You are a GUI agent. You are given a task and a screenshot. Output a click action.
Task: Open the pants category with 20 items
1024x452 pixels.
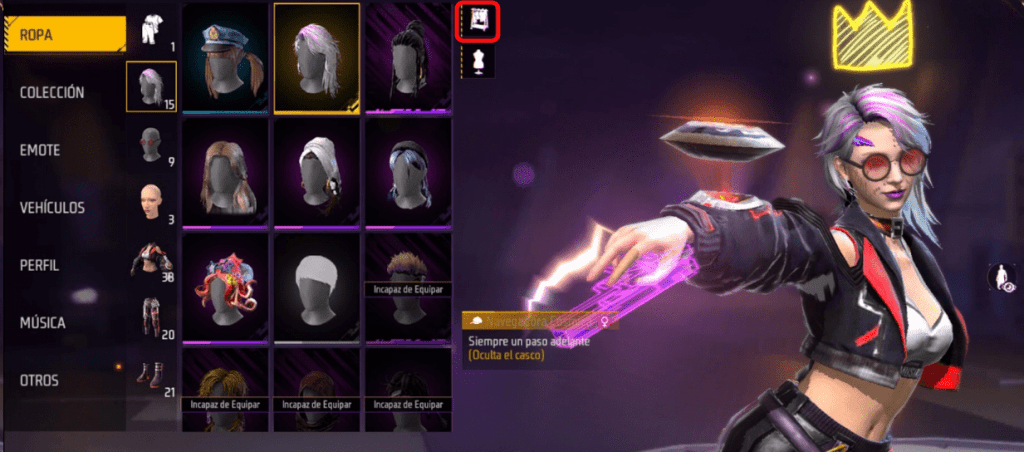152,318
